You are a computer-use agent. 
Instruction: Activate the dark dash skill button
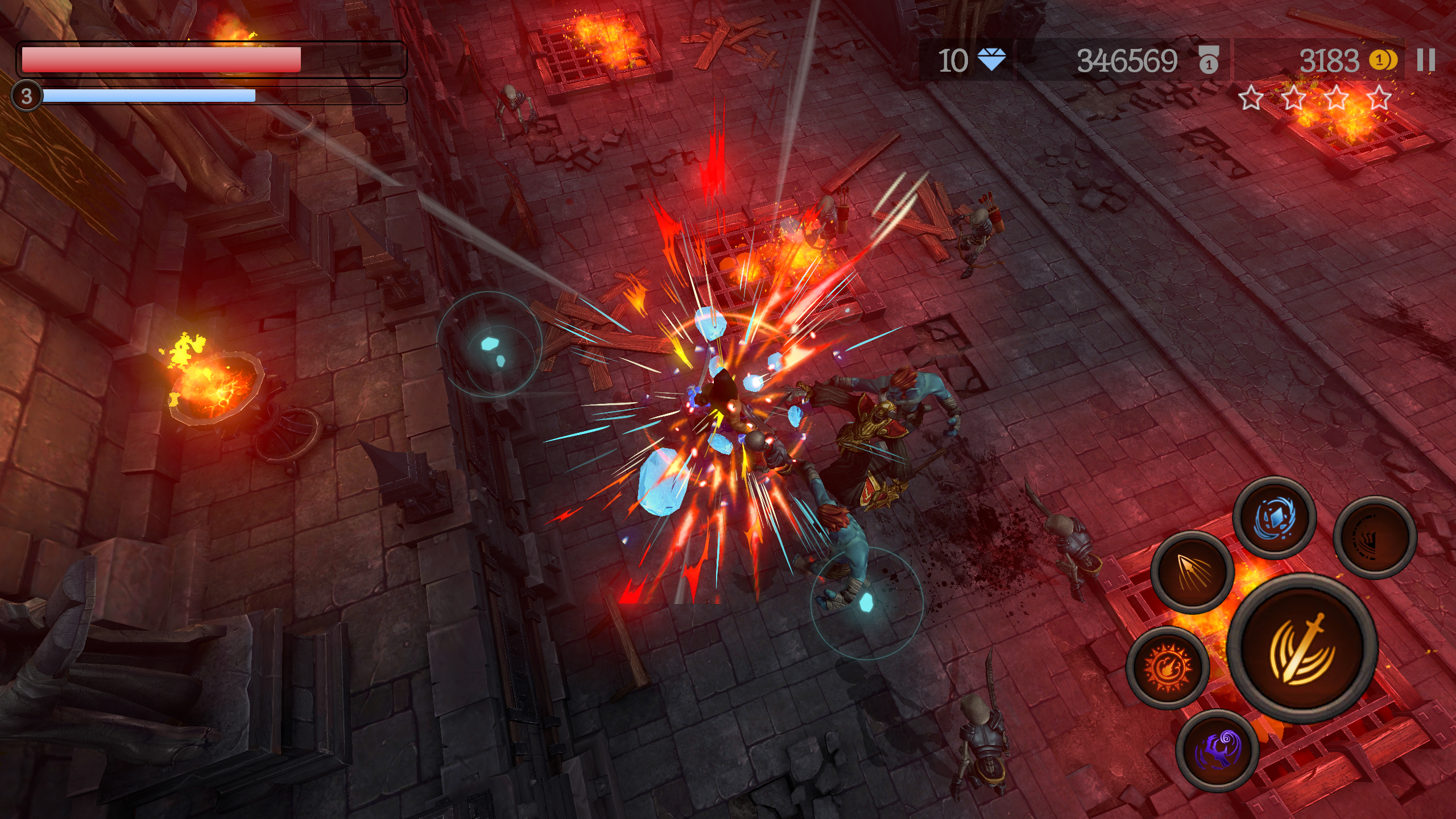click(1375, 537)
